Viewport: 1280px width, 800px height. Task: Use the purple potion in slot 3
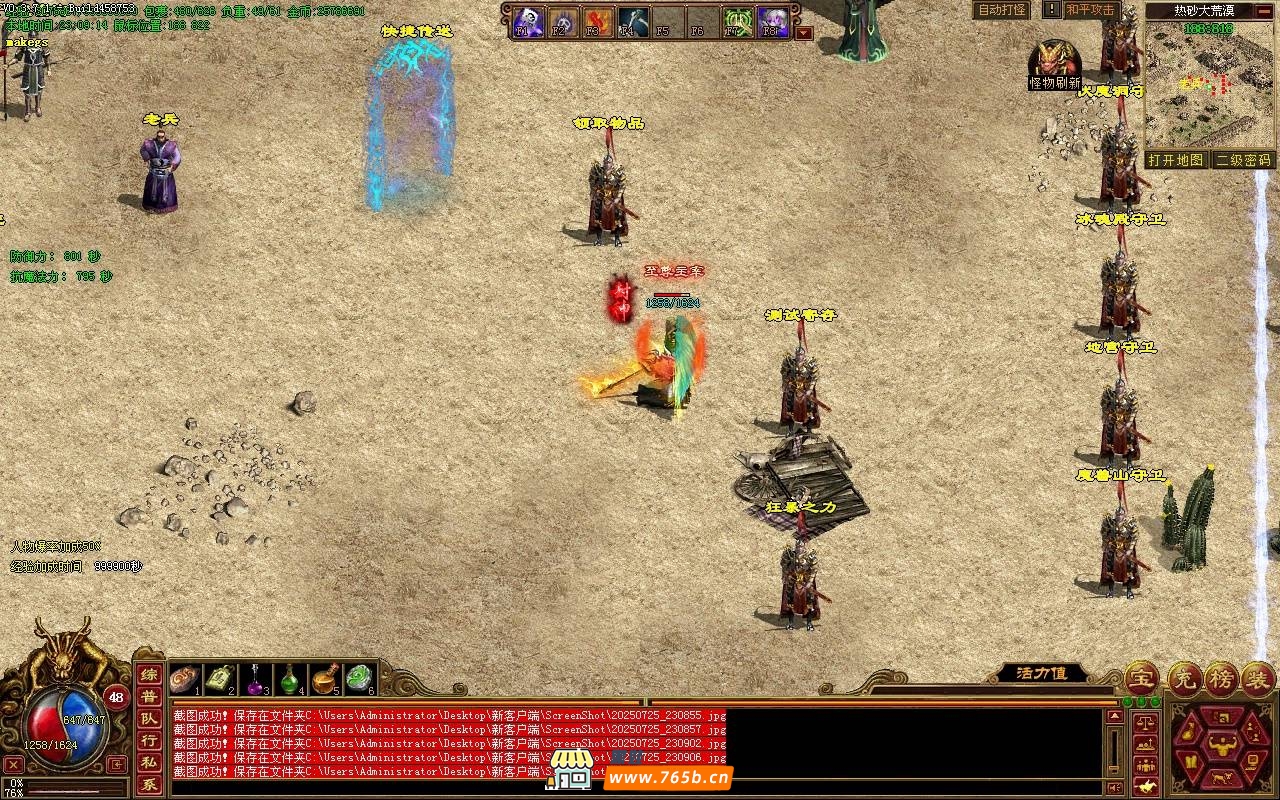[256, 679]
